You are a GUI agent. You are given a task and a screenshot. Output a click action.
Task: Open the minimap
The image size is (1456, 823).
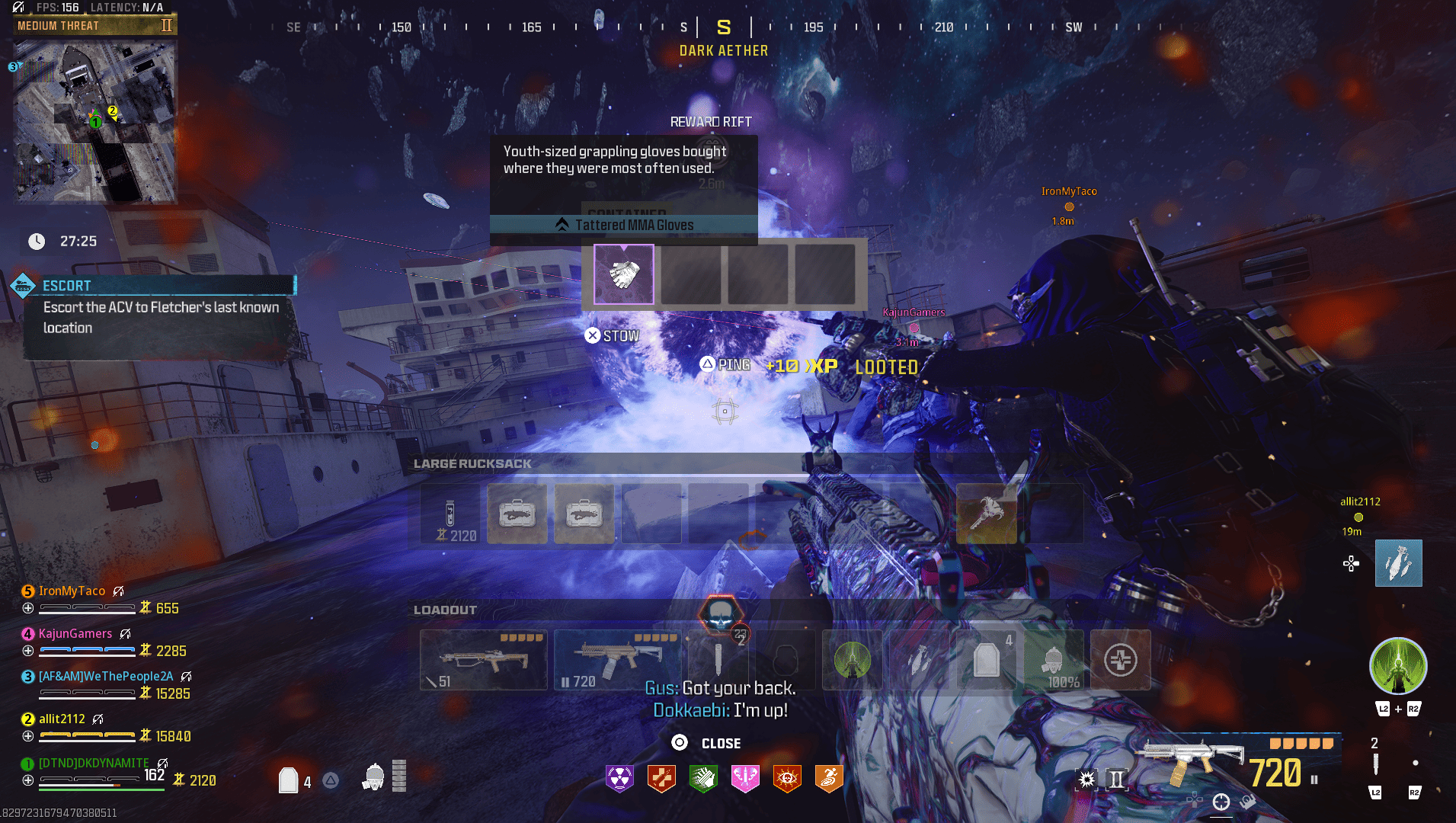tap(95, 122)
